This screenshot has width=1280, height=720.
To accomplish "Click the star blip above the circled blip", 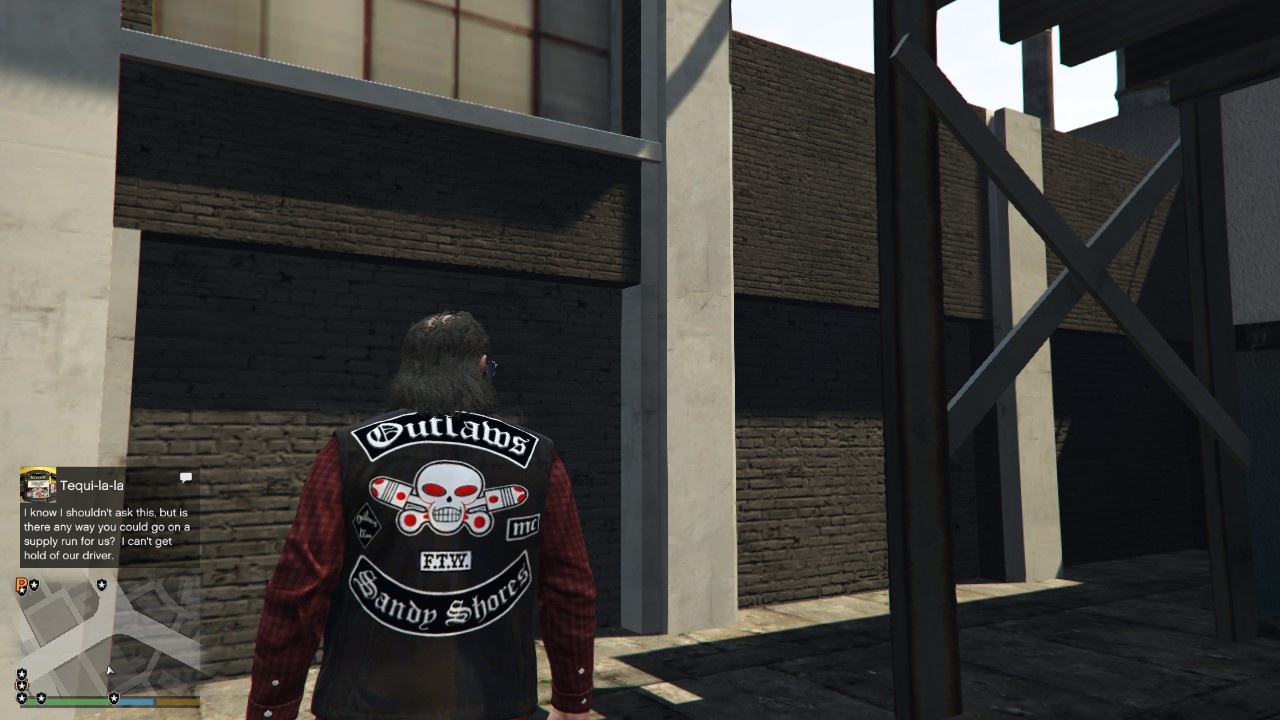I will pyautogui.click(x=21, y=672).
